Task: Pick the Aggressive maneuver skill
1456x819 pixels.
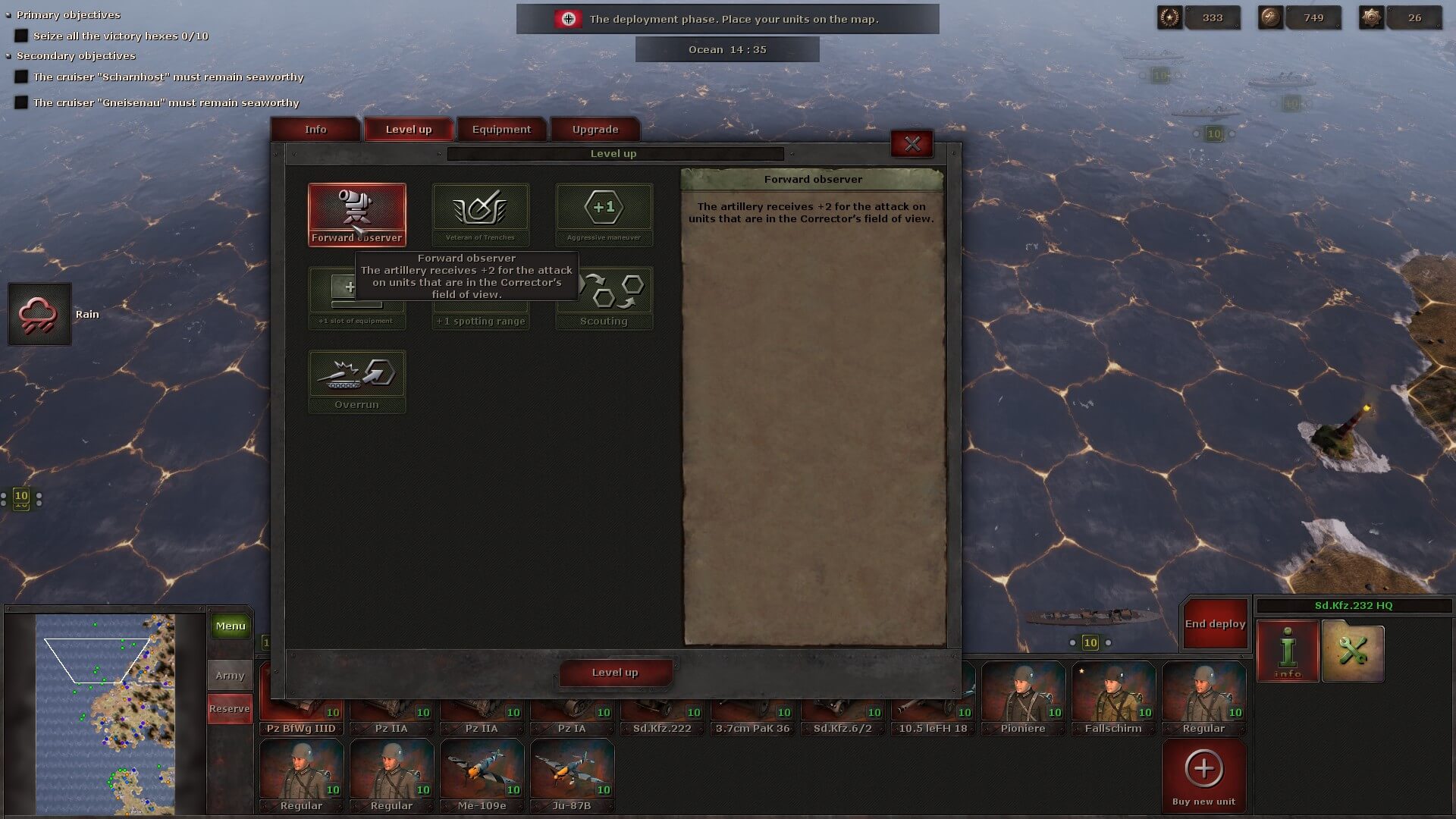Action: (604, 214)
